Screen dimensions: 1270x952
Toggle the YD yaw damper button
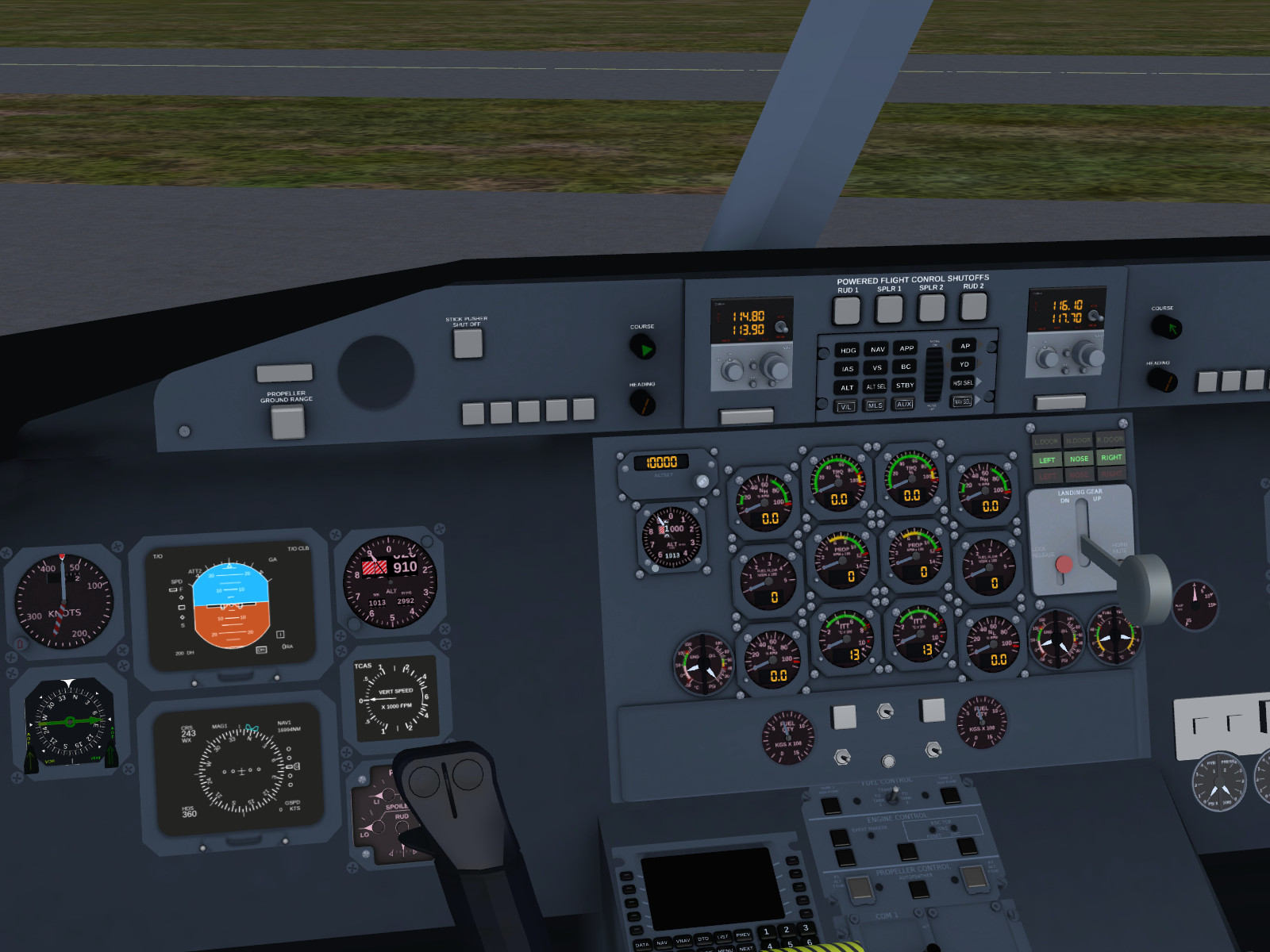[964, 364]
